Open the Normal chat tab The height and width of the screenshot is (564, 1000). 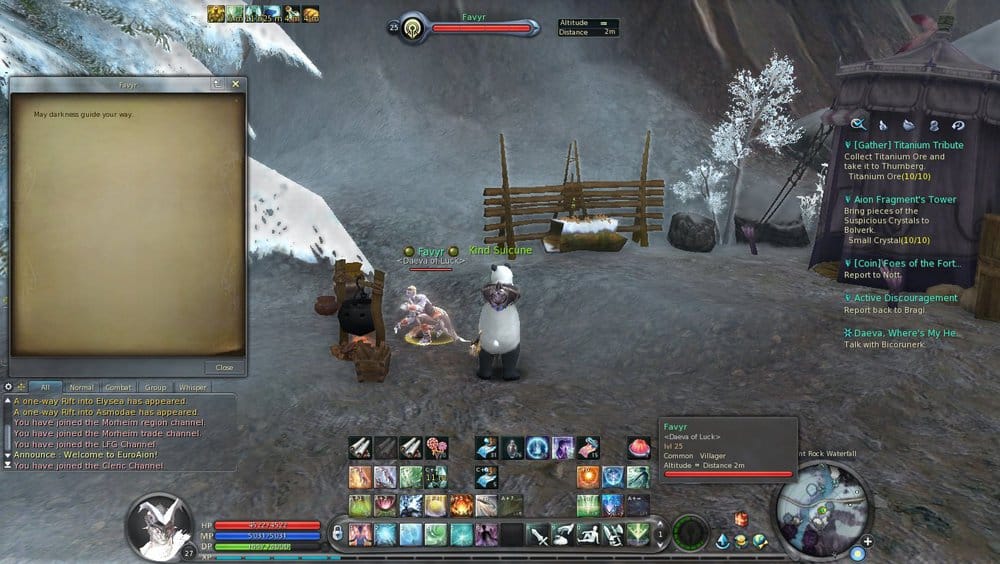pos(81,387)
